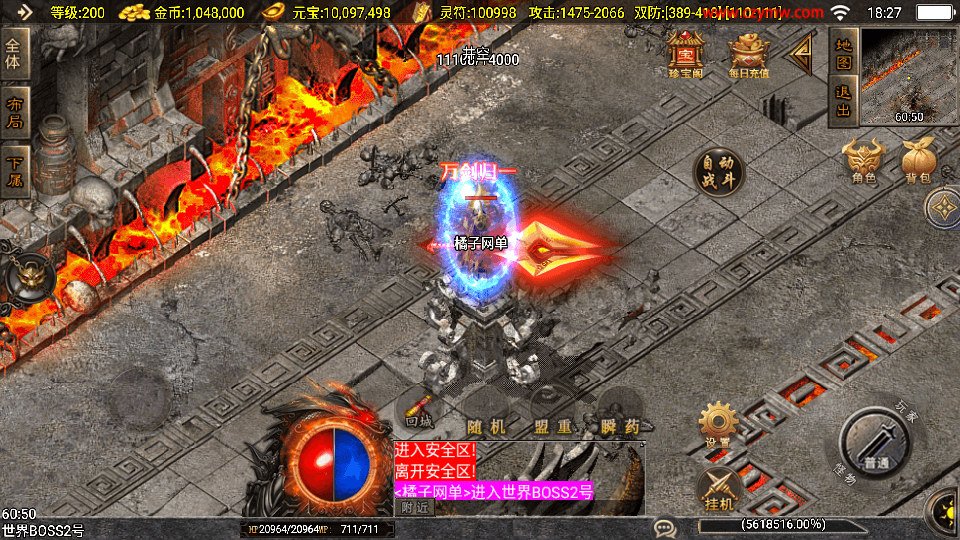Screen dimensions: 960x540
Task: Open the 设置 settings gear
Action: coord(718,426)
